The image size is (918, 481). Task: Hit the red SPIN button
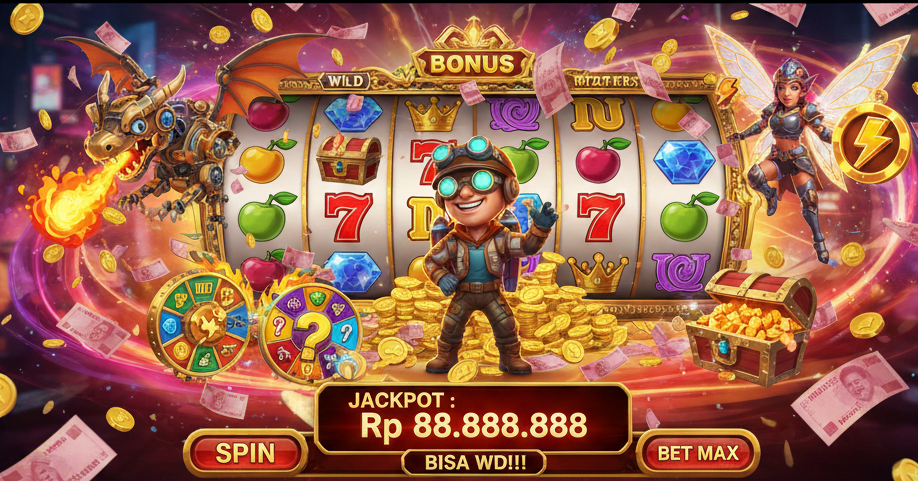click(x=245, y=452)
